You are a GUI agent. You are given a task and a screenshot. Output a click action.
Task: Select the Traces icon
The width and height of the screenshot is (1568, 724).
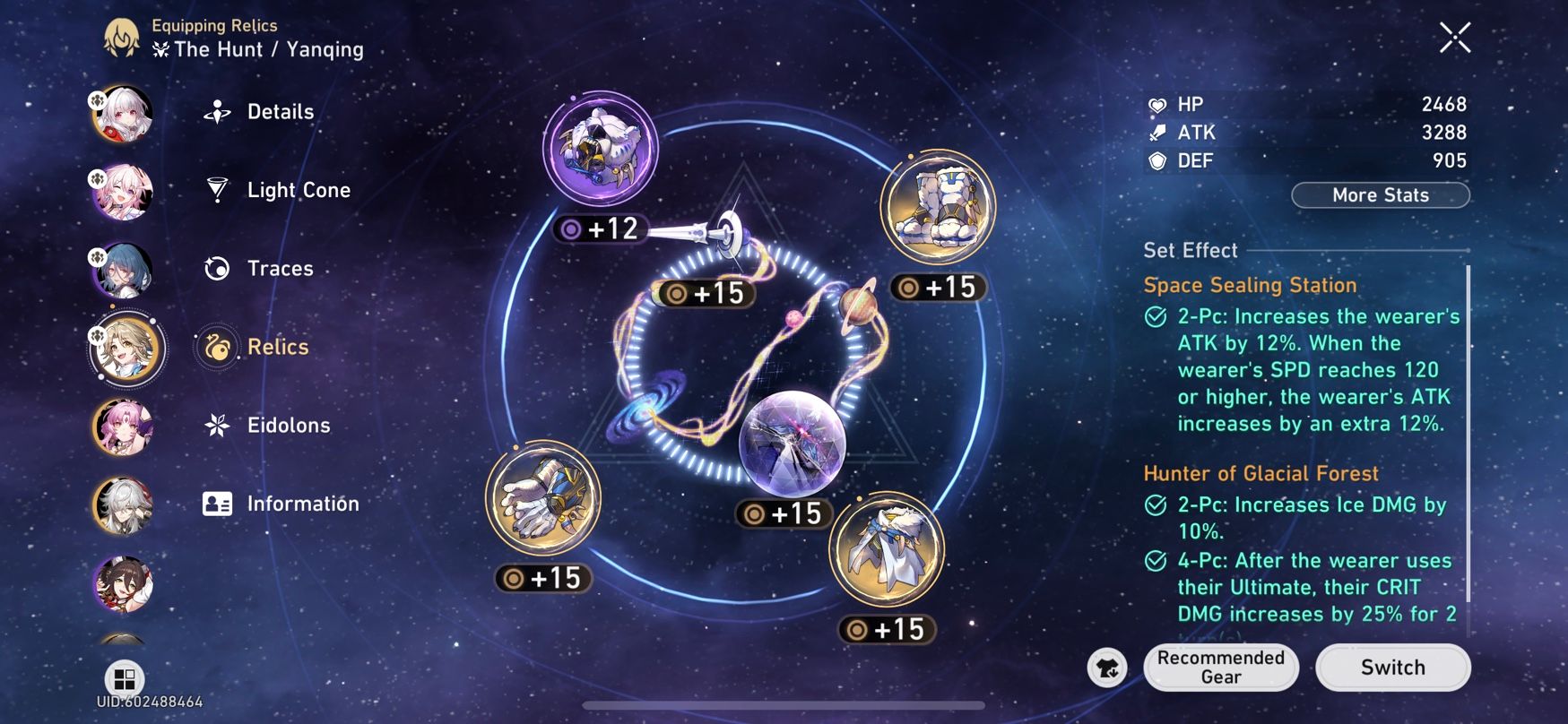(x=214, y=267)
